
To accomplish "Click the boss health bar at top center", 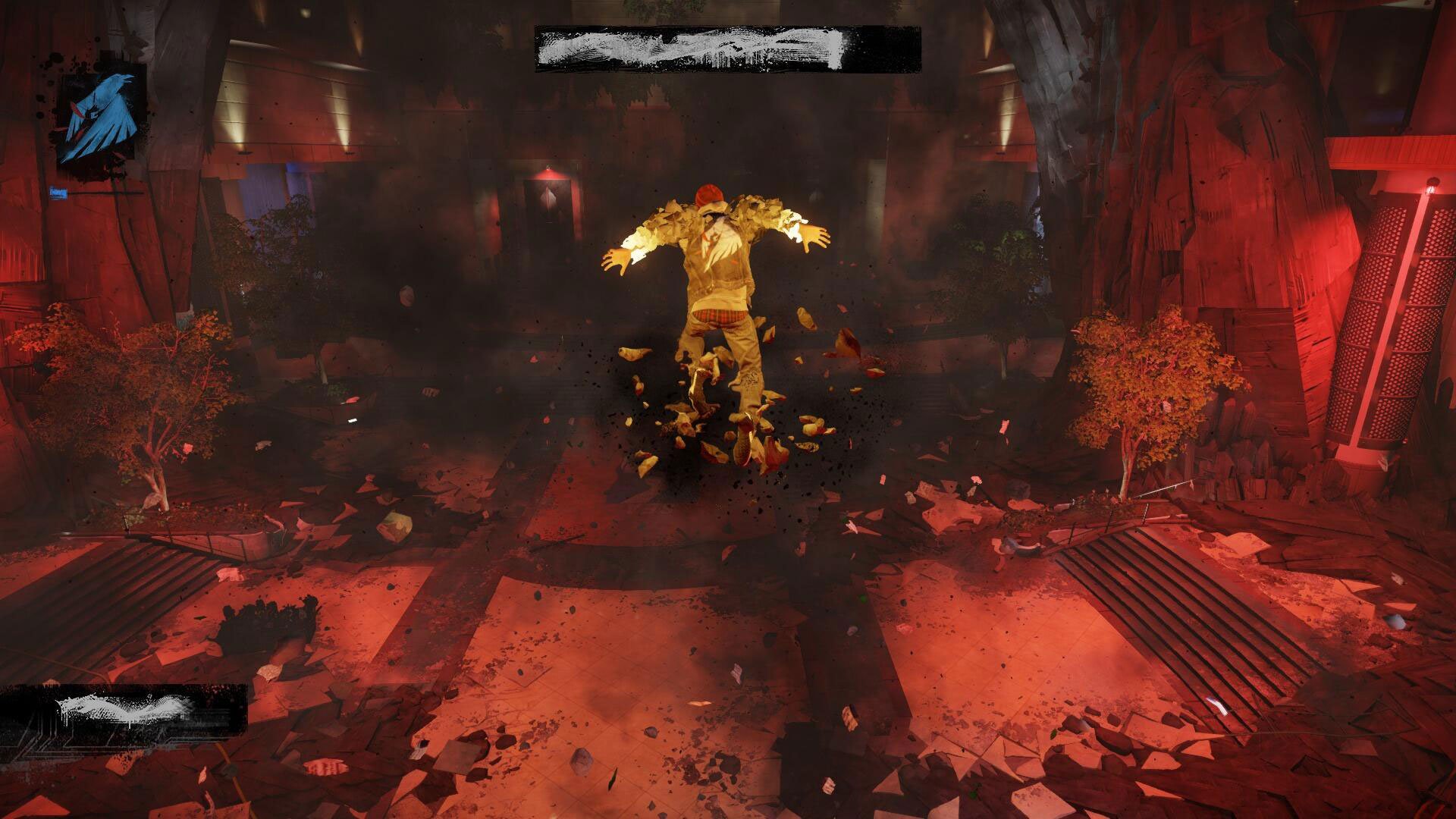I will pos(728,47).
